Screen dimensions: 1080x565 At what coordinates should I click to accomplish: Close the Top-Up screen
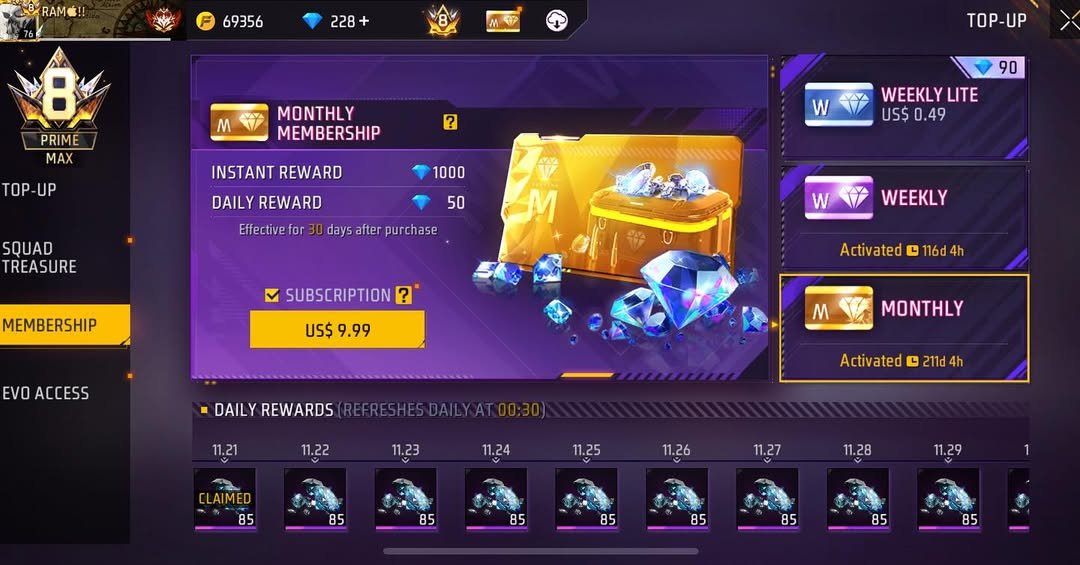1067,21
